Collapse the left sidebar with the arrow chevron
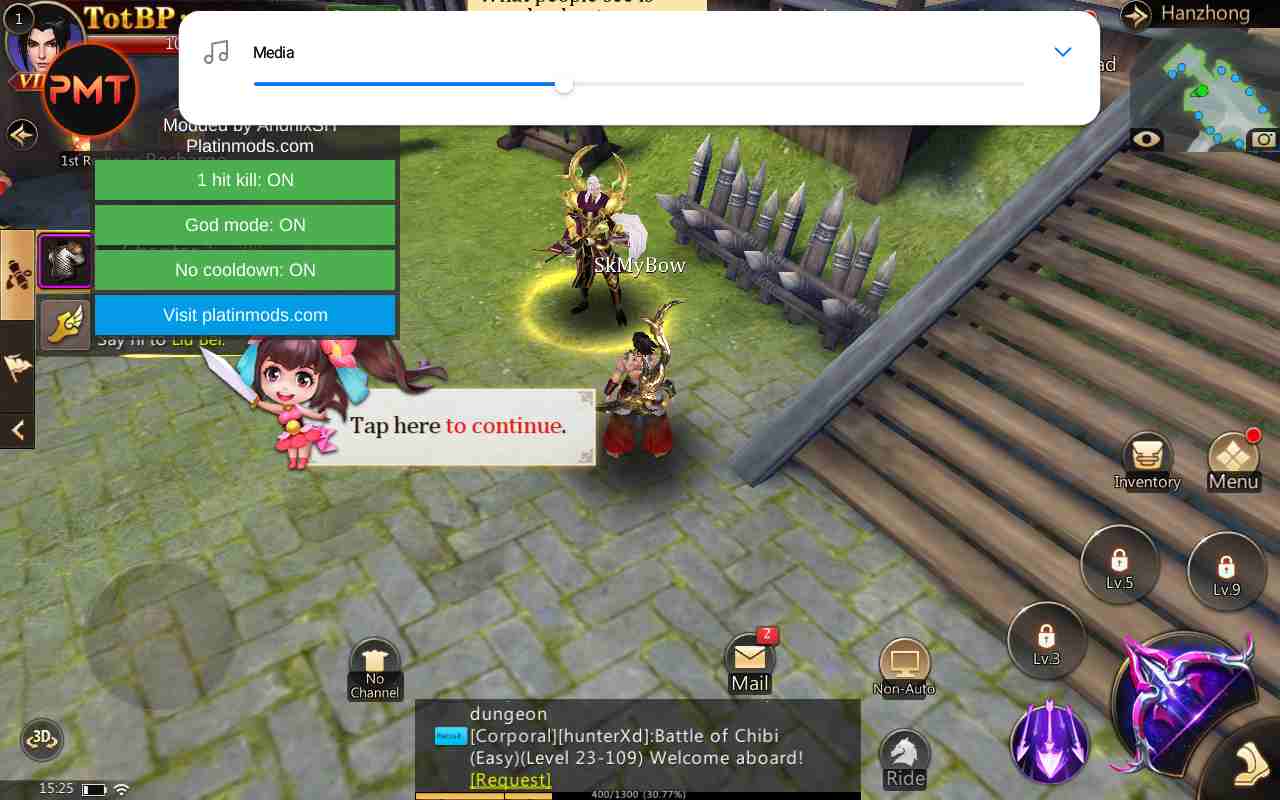This screenshot has height=800, width=1280. click(x=17, y=430)
